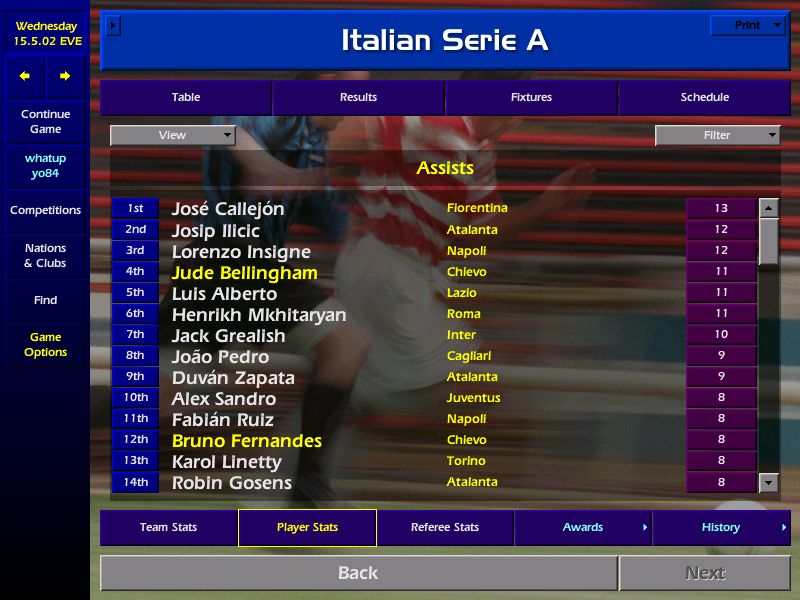
Task: Open the Print dropdown
Action: tap(747, 26)
